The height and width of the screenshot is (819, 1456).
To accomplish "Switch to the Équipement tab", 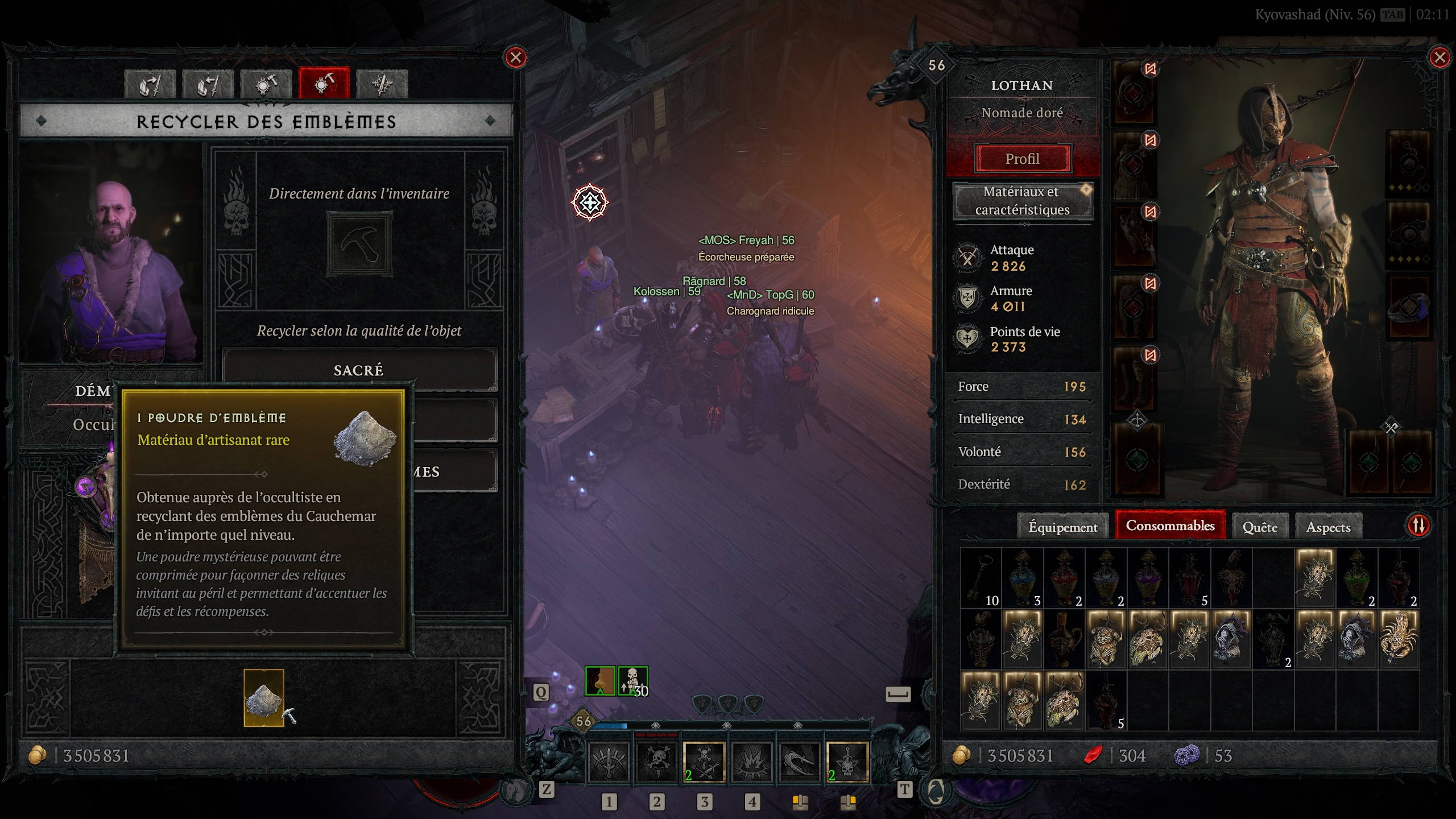I will pos(1062,527).
